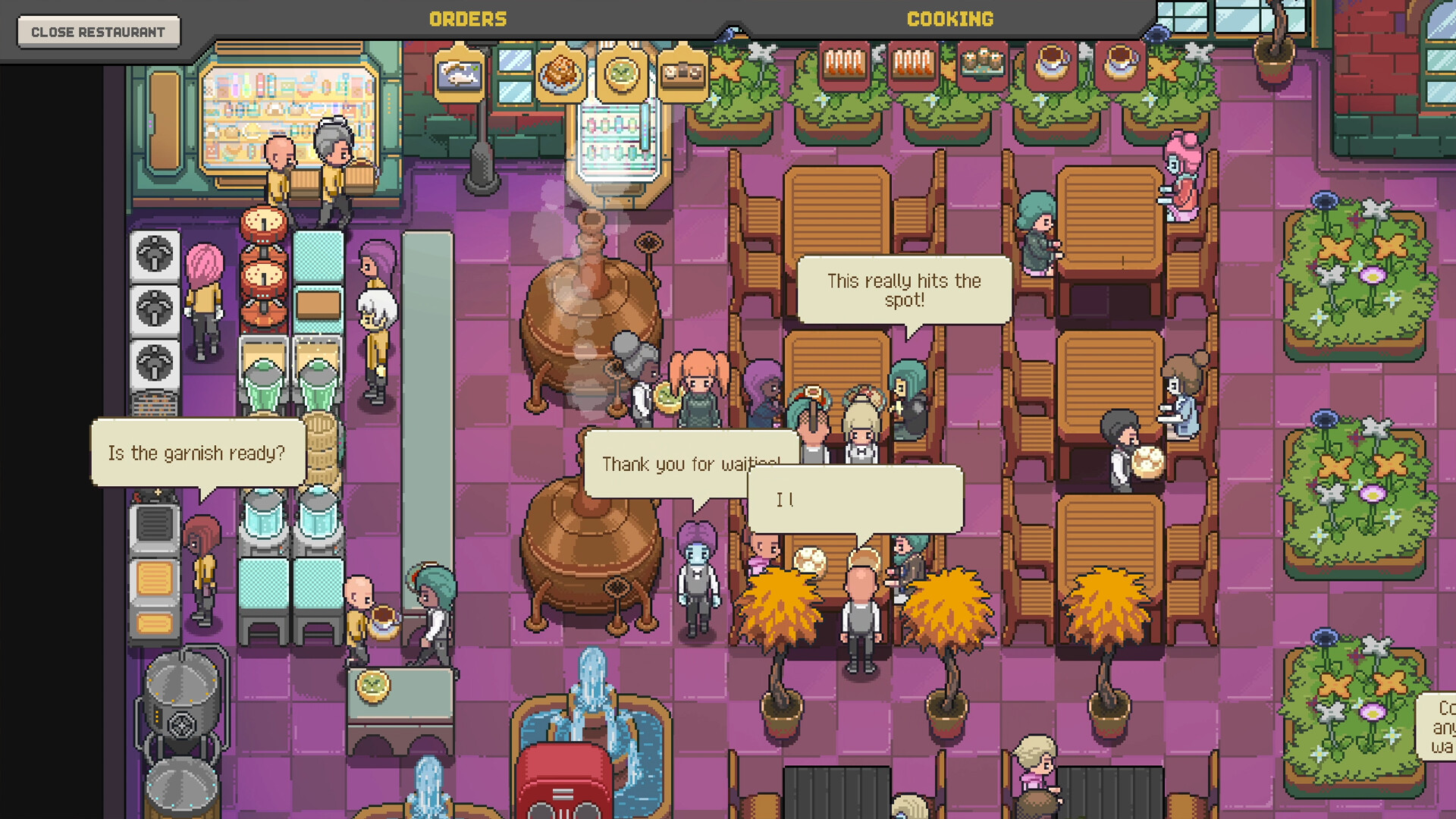Toggle the right blue brewing keg
This screenshot has width=1456, height=819.
tap(317, 519)
